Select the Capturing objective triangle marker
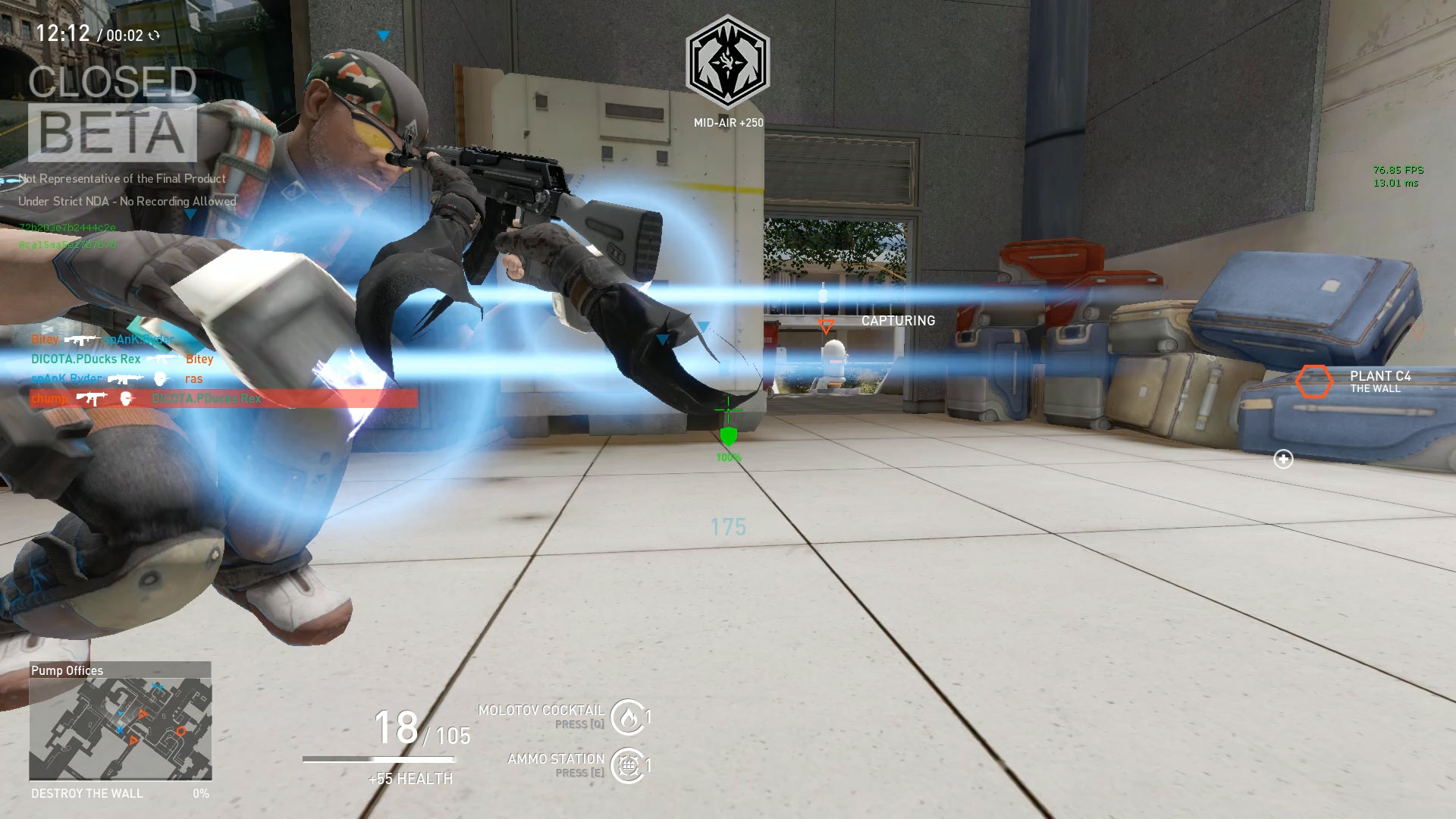The image size is (1456, 819). click(826, 326)
